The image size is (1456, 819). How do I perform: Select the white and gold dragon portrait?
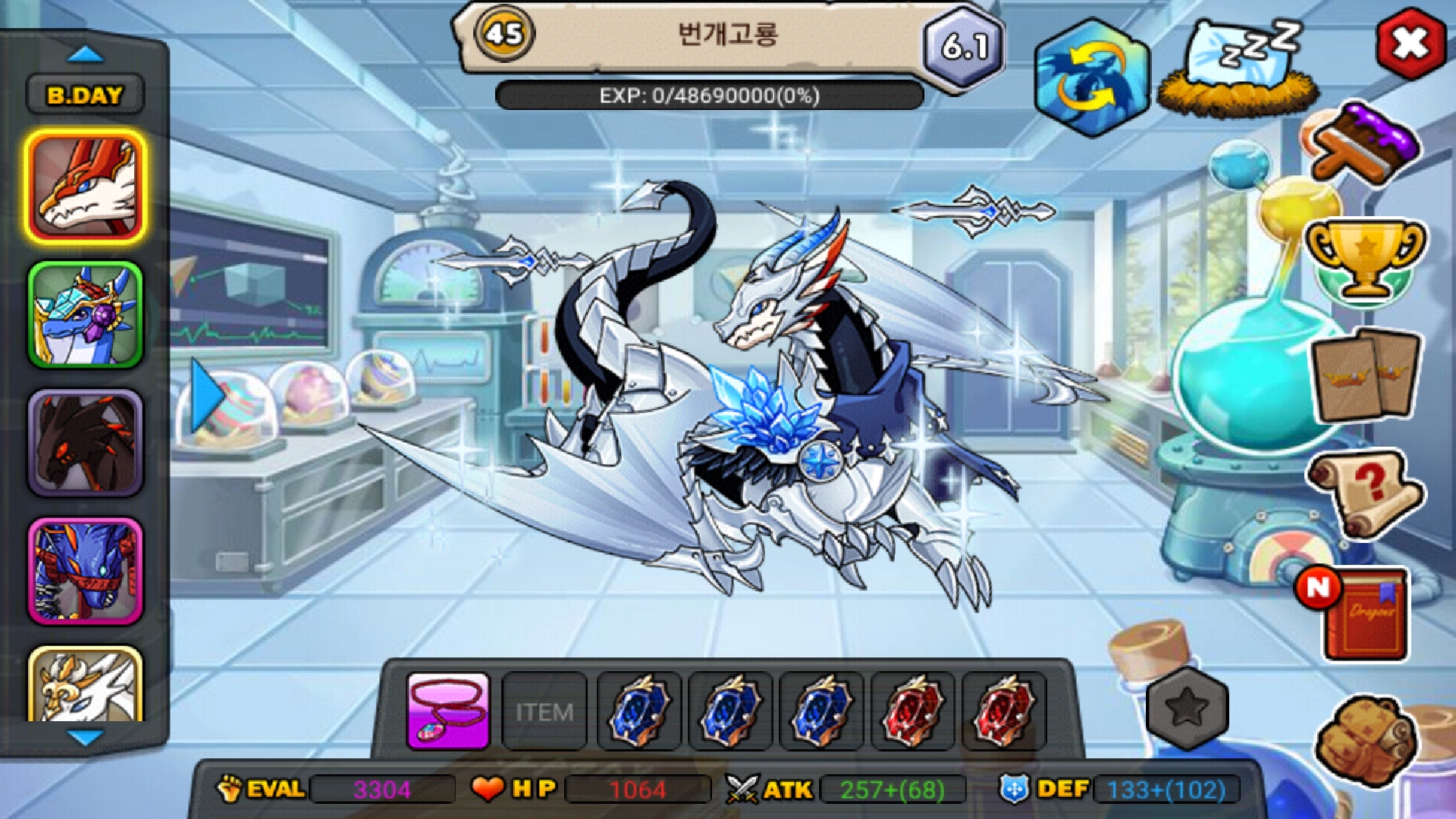(85, 686)
